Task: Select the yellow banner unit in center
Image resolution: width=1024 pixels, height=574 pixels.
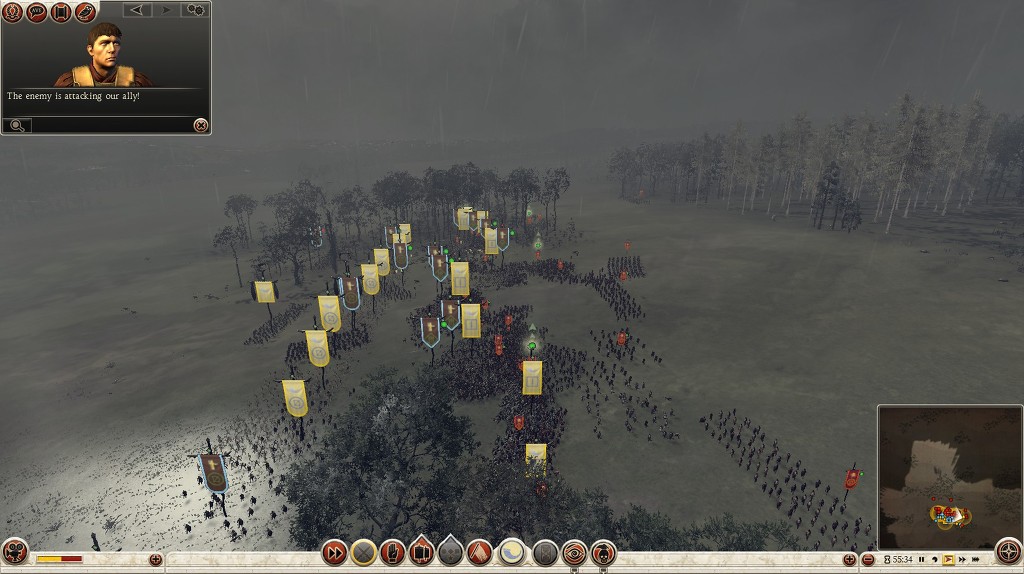Action: (532, 377)
